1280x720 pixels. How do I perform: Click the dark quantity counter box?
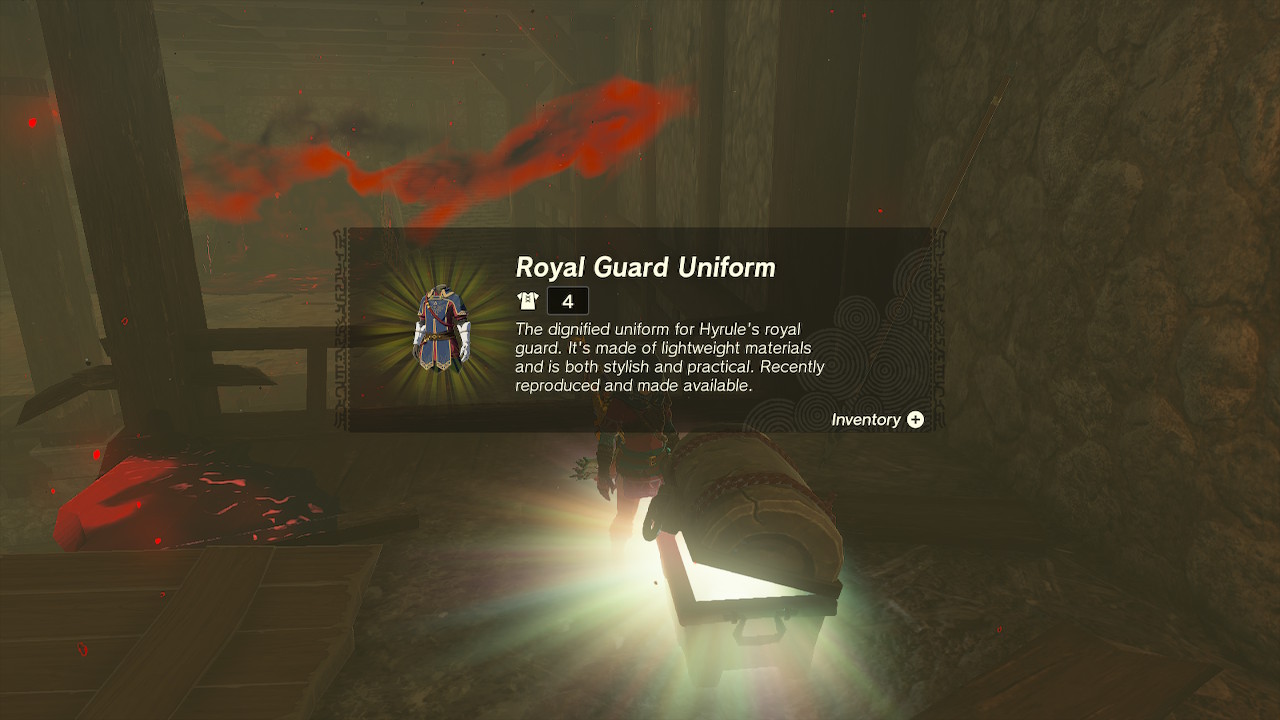pyautogui.click(x=567, y=300)
